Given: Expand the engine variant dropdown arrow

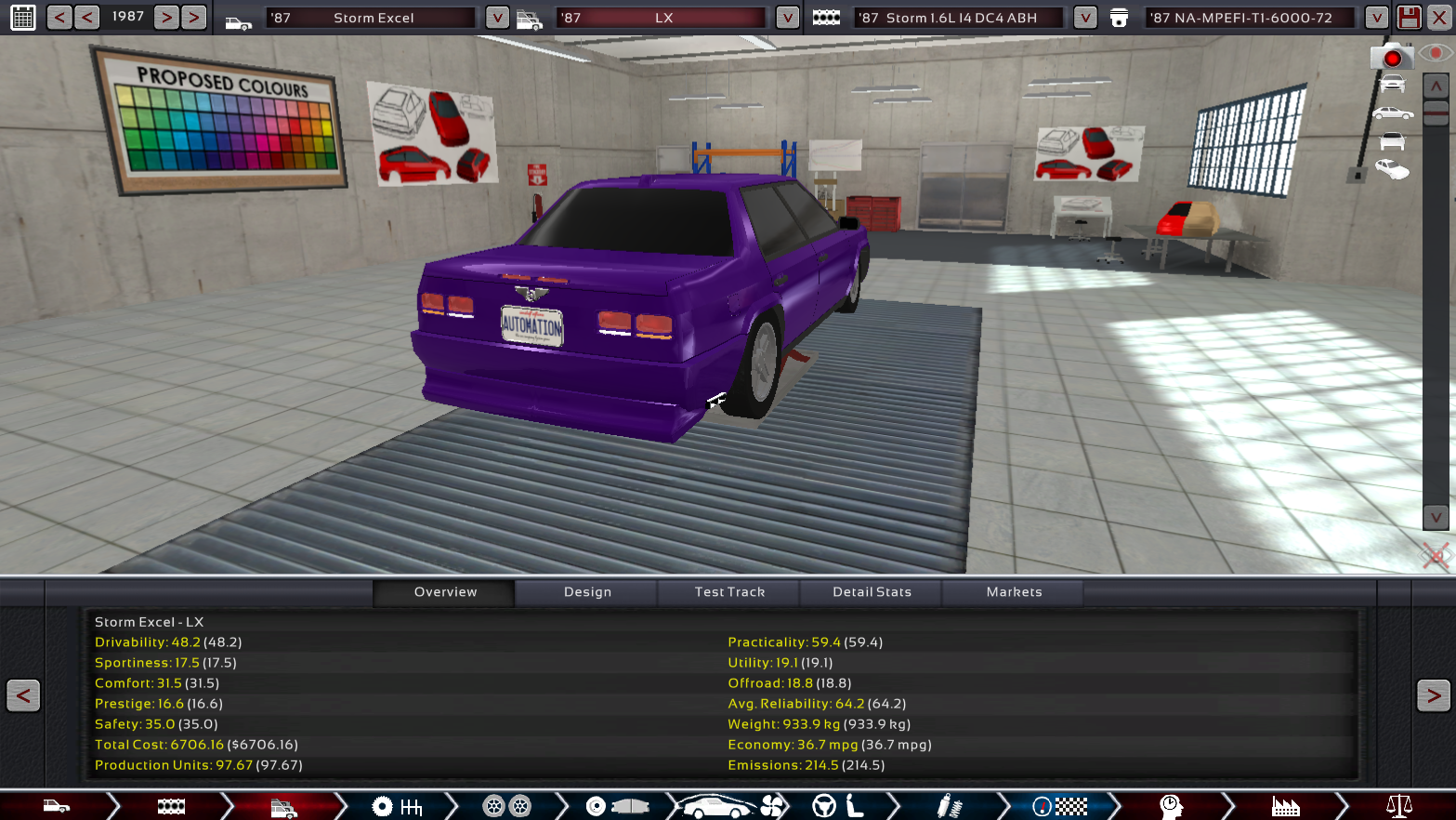Looking at the screenshot, I should 1376,18.
